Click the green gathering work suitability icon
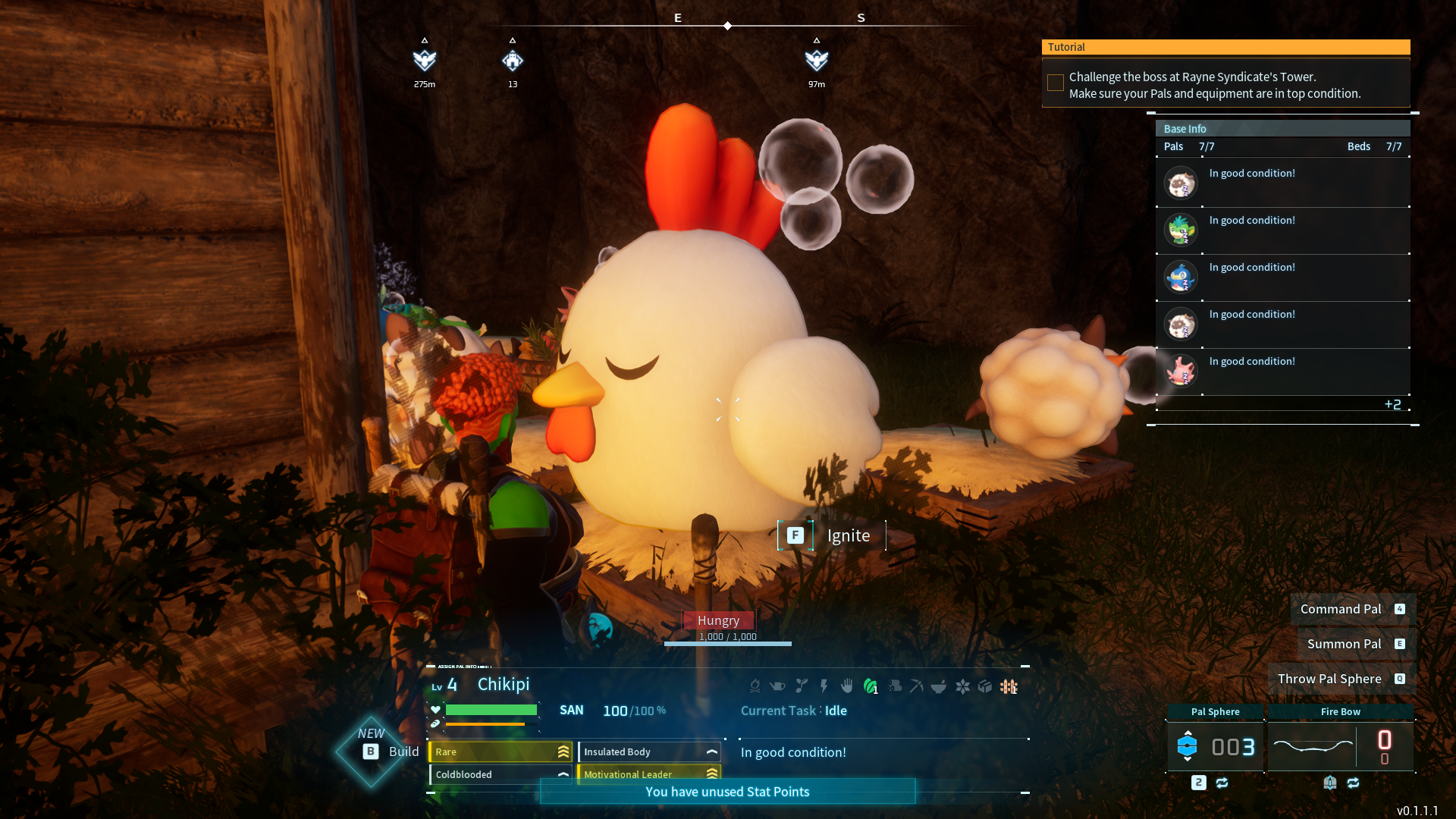This screenshot has width=1456, height=819. click(870, 686)
